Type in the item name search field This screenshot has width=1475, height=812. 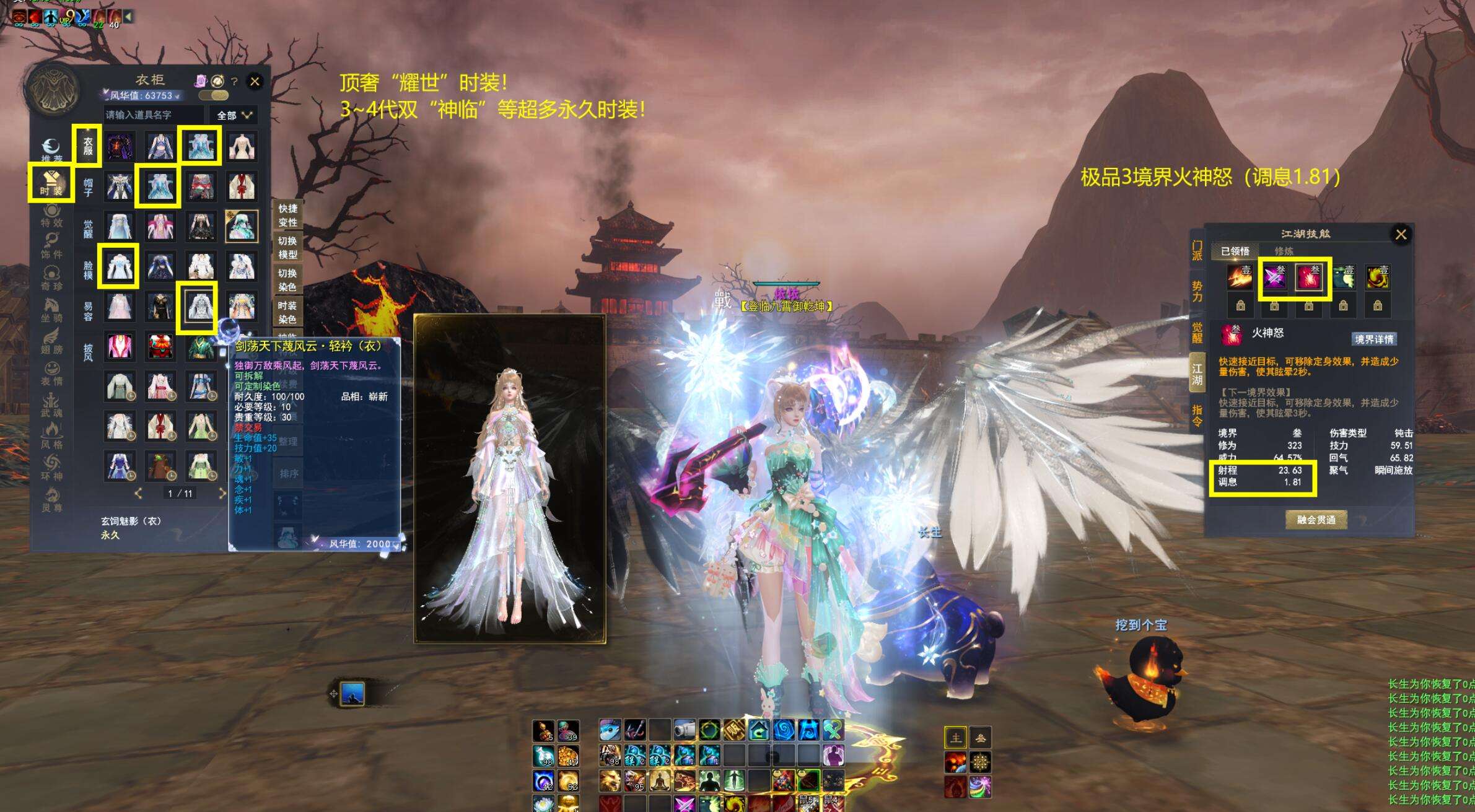point(153,115)
